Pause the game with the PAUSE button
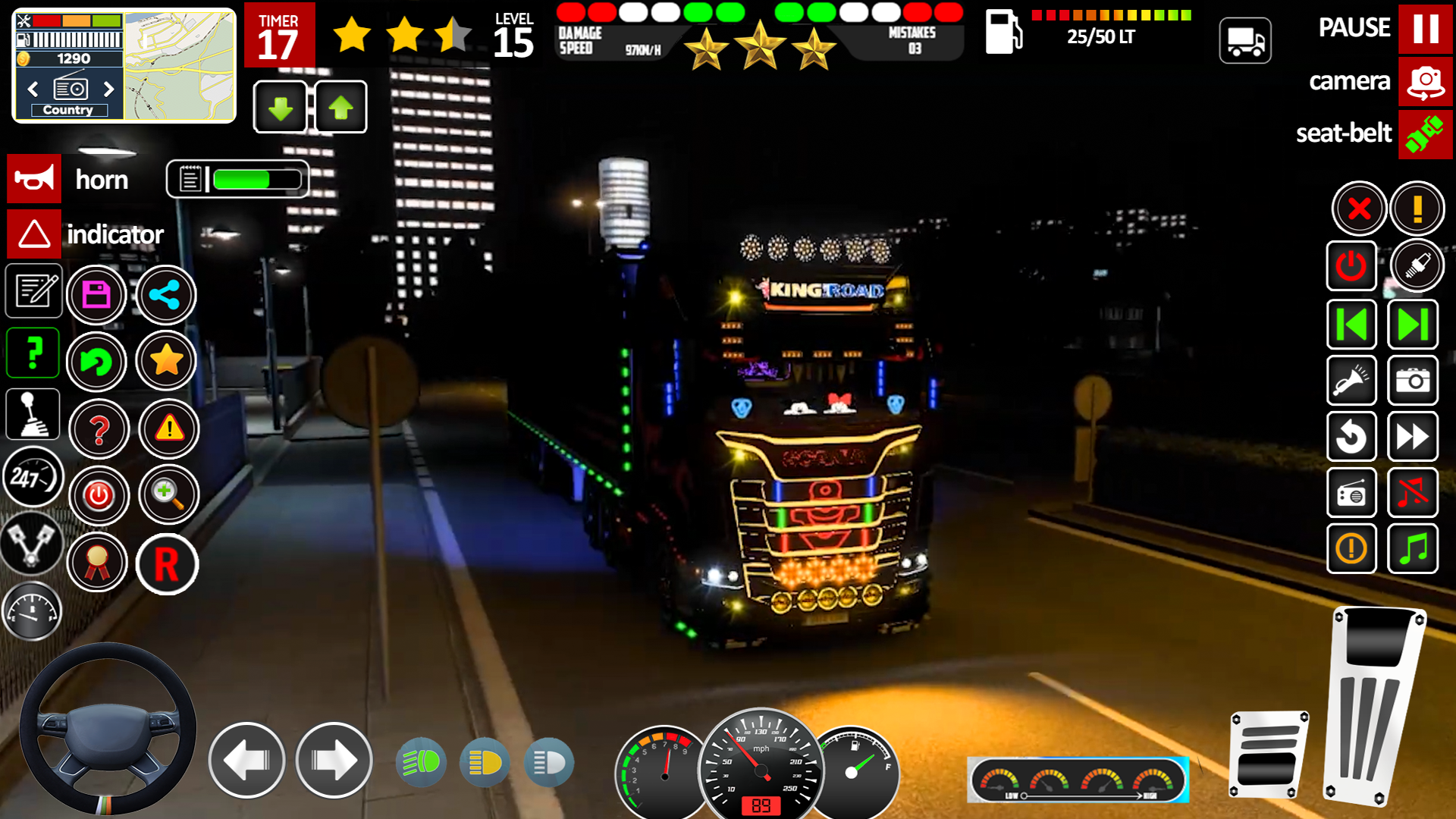1456x819 pixels. tap(1425, 29)
